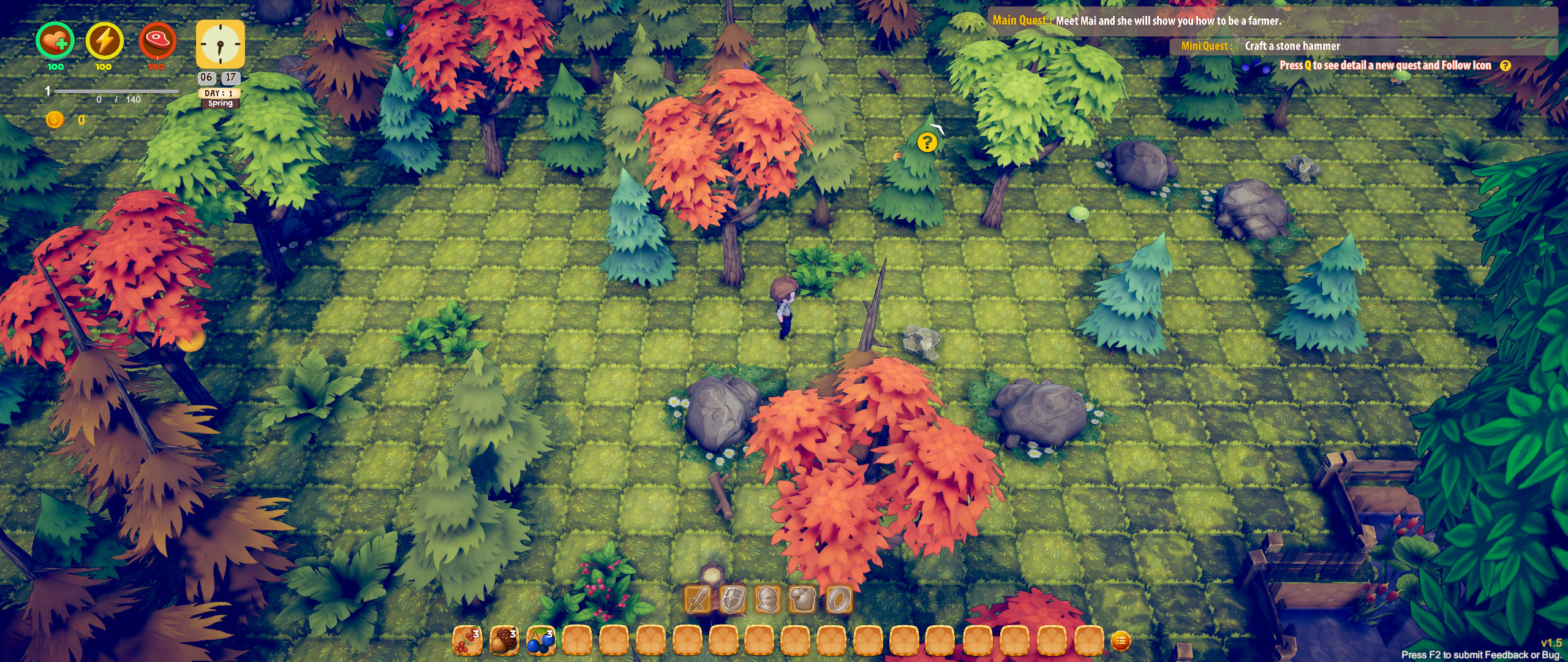Click the help circle beside Follow Icon text
1568x662 pixels.
pyautogui.click(x=1504, y=65)
